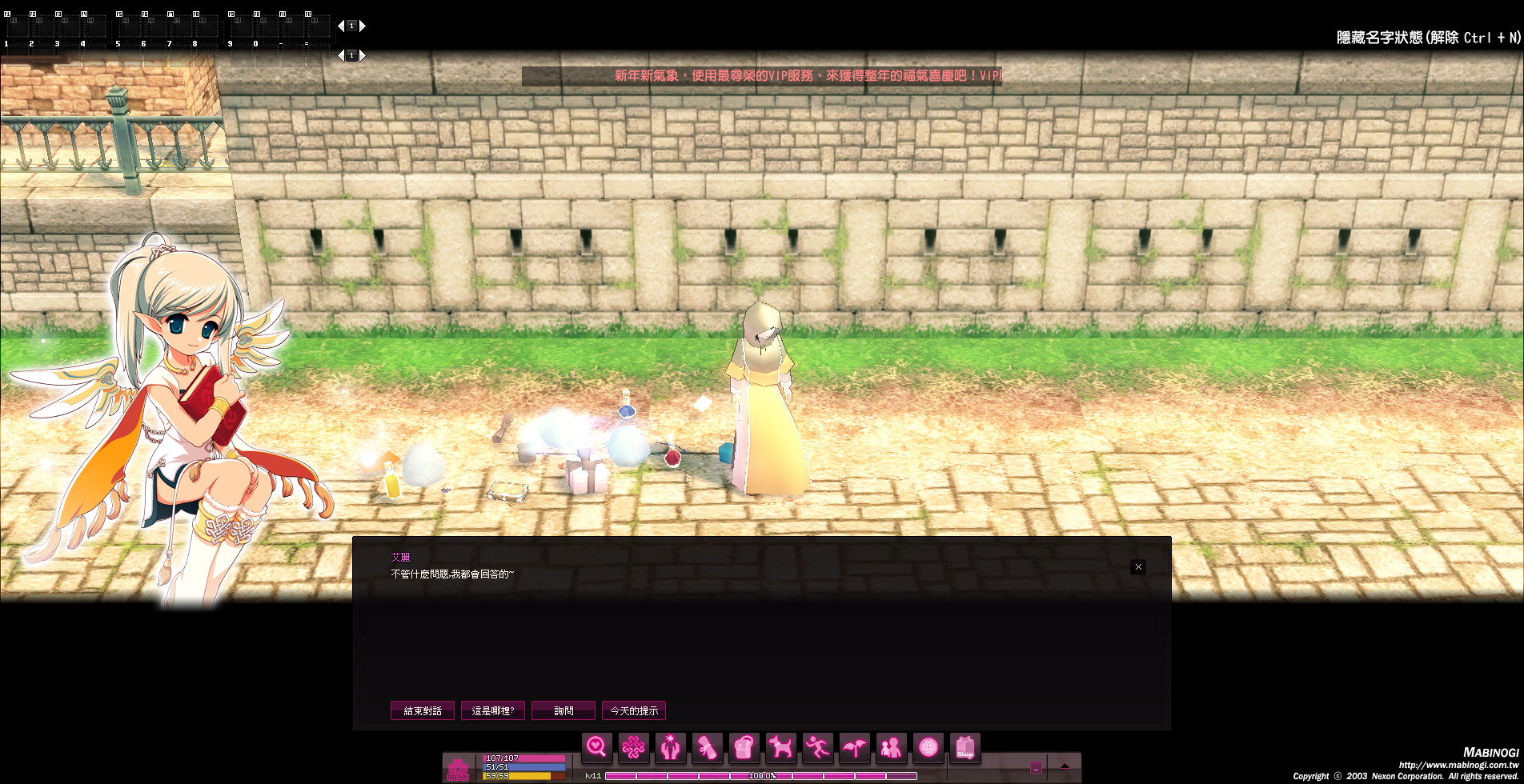Viewport: 1524px width, 784px height.
Task: Open the magnifier-heart character info icon
Action: pyautogui.click(x=596, y=748)
